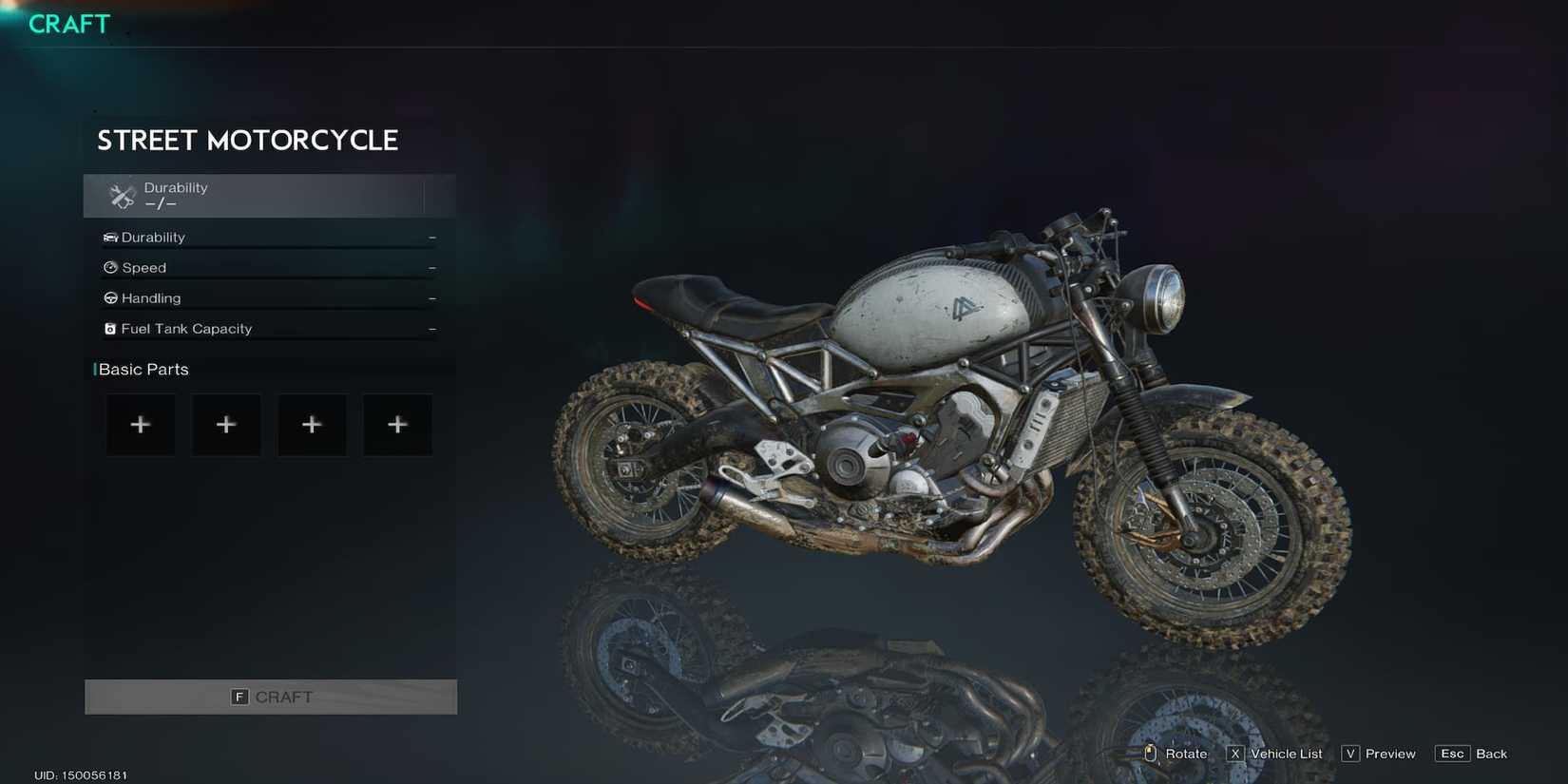Click the X key icon for Vehicle List
This screenshot has width=1568, height=784.
pos(1234,753)
